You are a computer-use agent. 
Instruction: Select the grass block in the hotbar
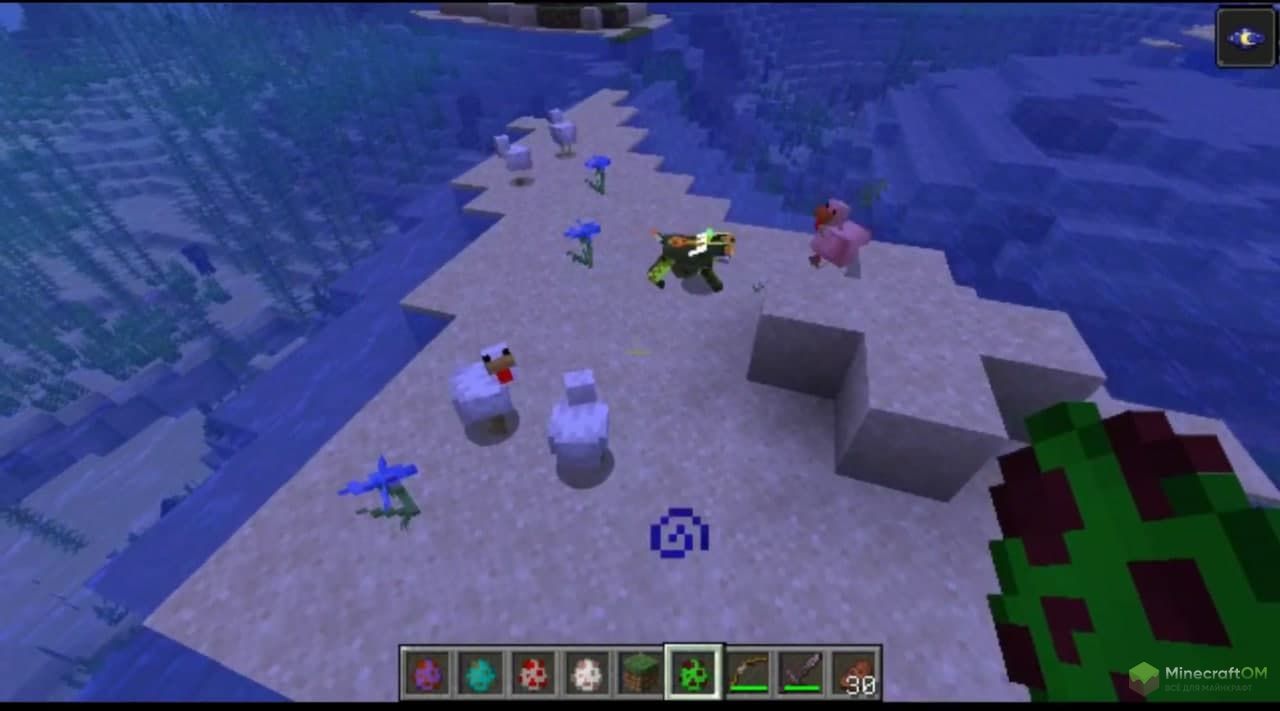[641, 673]
